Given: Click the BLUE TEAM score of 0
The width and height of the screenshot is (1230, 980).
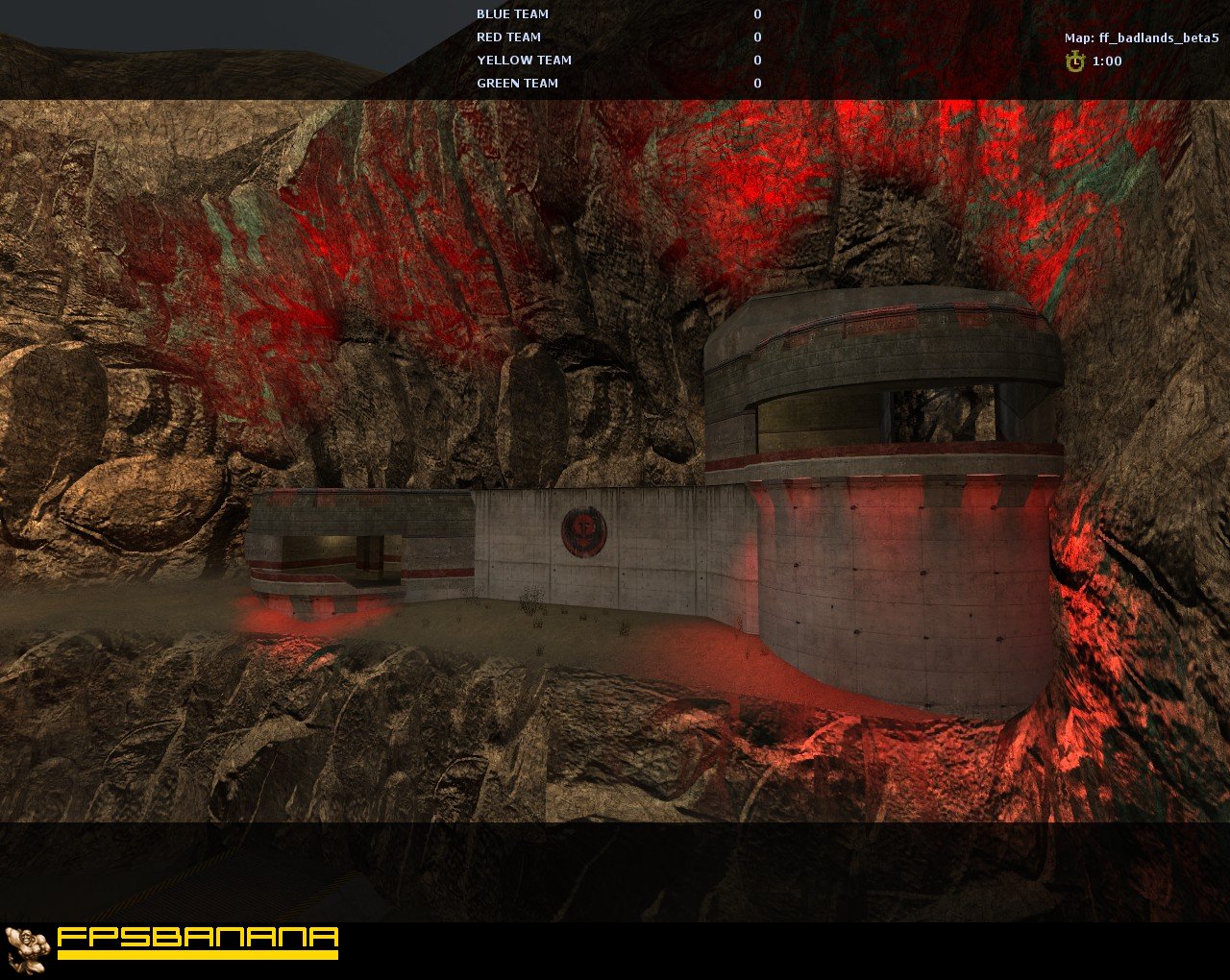Looking at the screenshot, I should [x=757, y=13].
